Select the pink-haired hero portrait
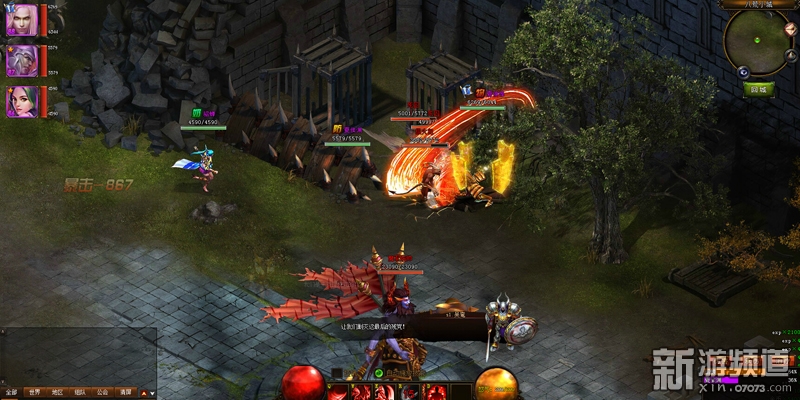 coord(21,19)
